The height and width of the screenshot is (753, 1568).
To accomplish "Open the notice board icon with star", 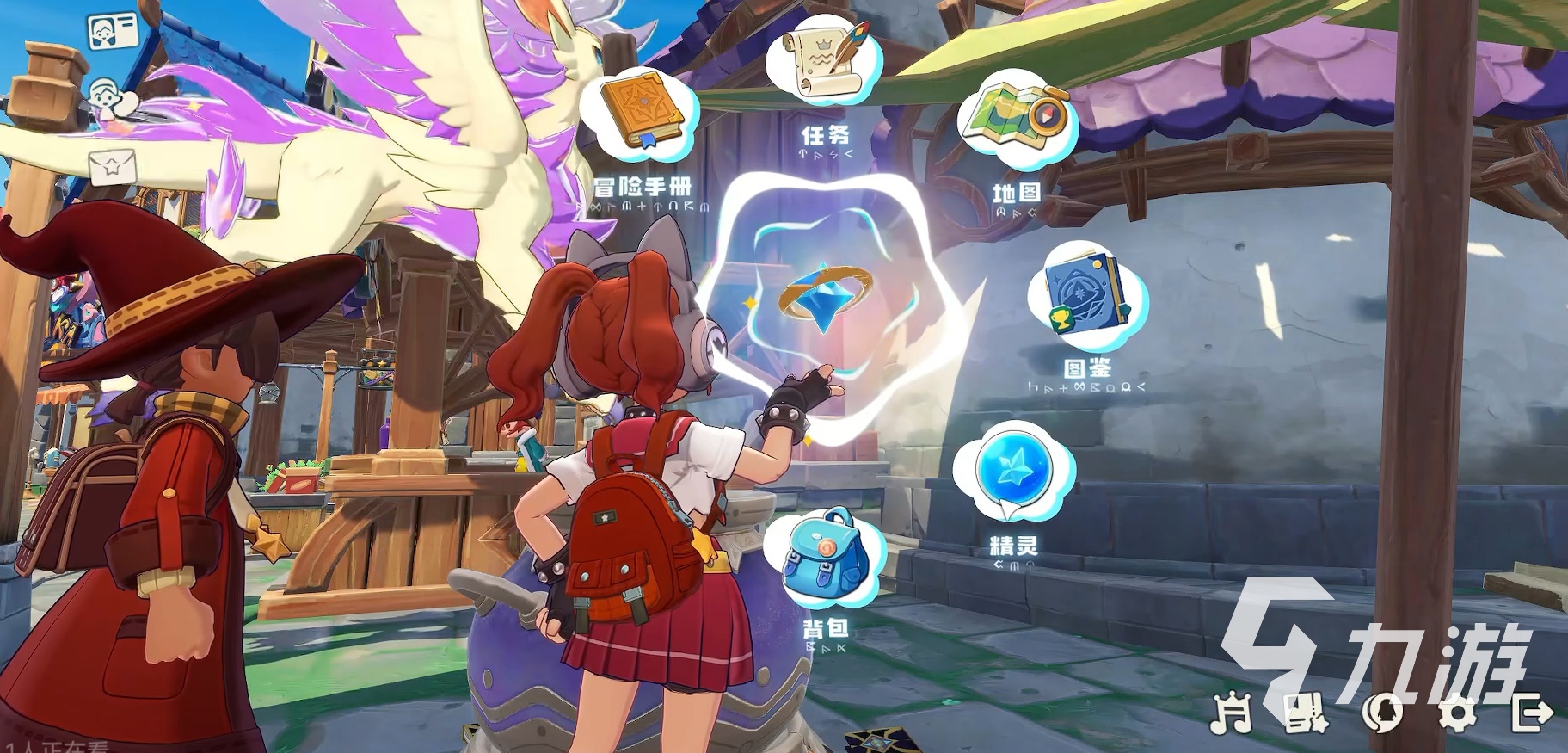I will (1305, 712).
